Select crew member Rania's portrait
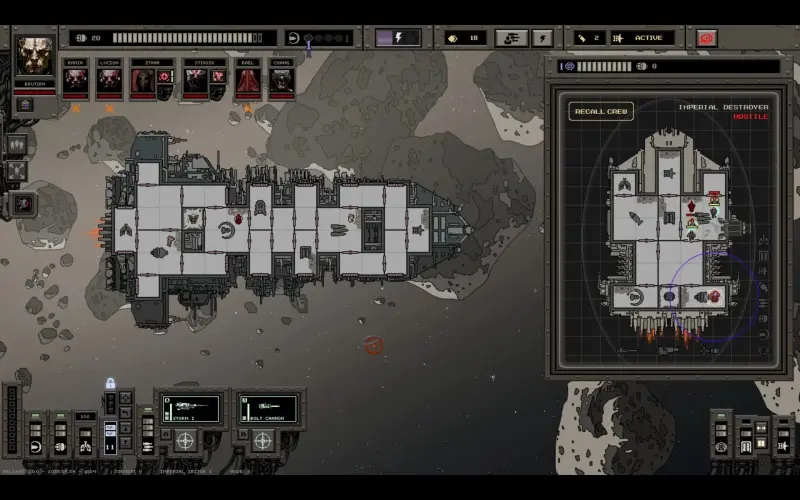This screenshot has width=800, height=500. 76,80
